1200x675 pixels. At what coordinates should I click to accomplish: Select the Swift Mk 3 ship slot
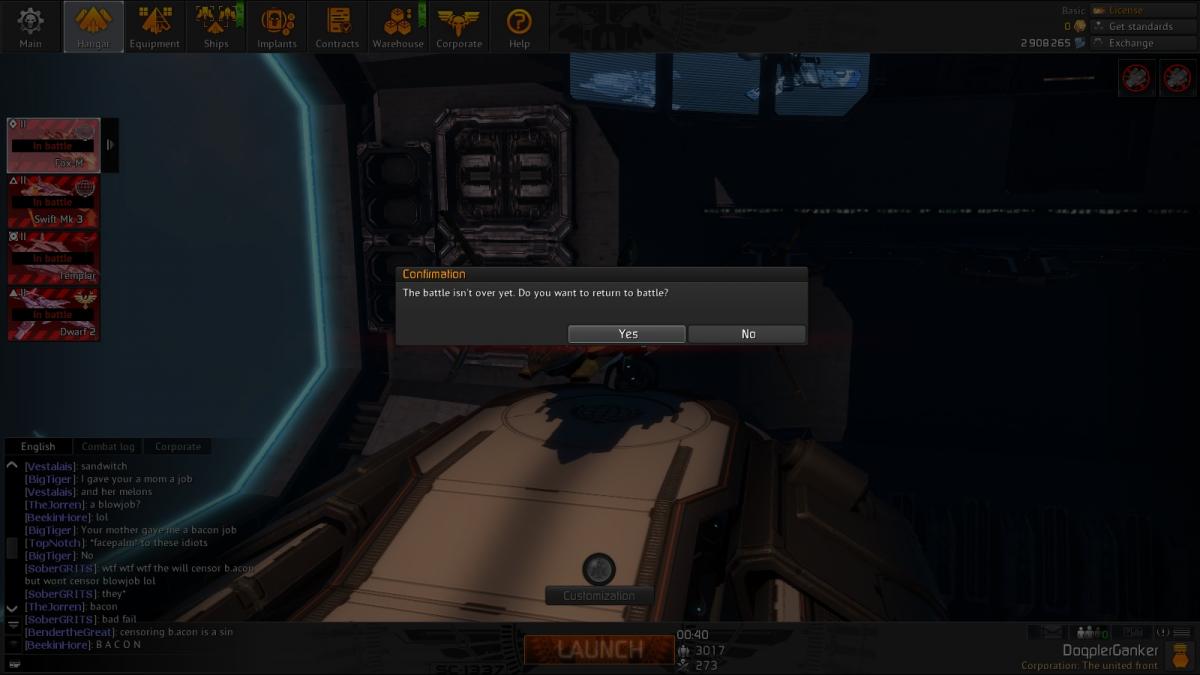coord(54,202)
